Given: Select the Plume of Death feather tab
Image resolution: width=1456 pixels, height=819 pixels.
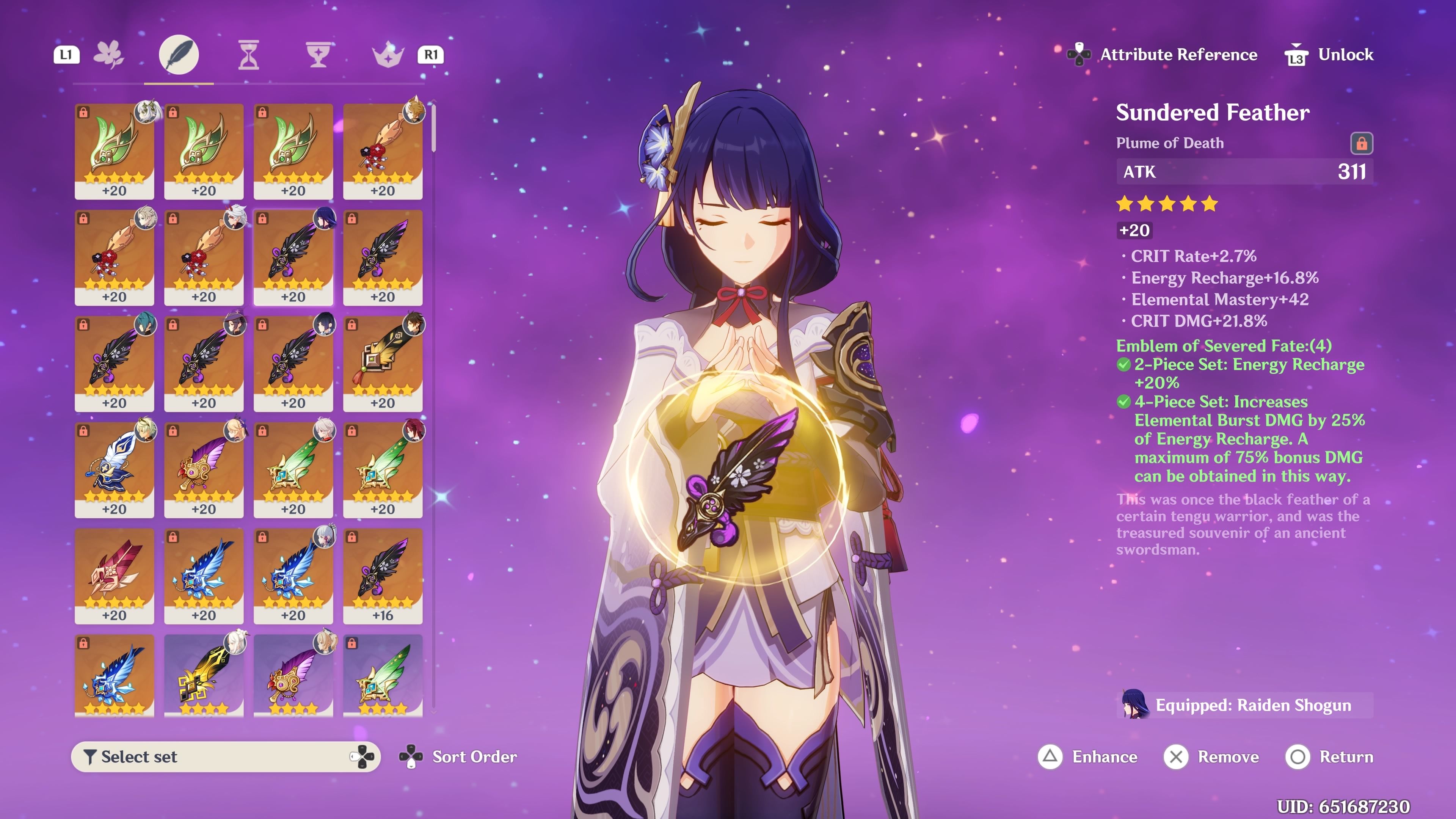Looking at the screenshot, I should pos(179,55).
